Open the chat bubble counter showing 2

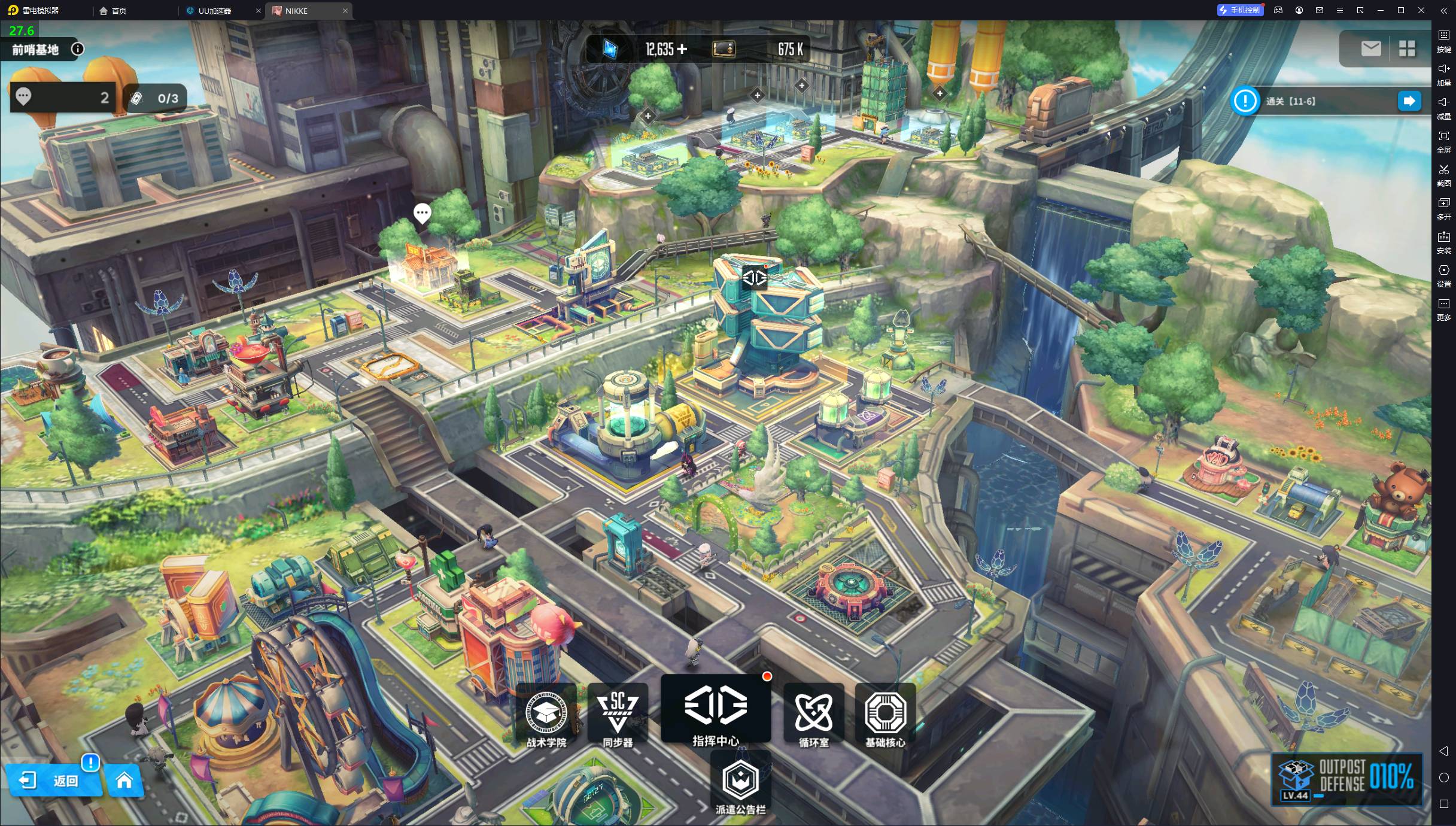tap(62, 98)
